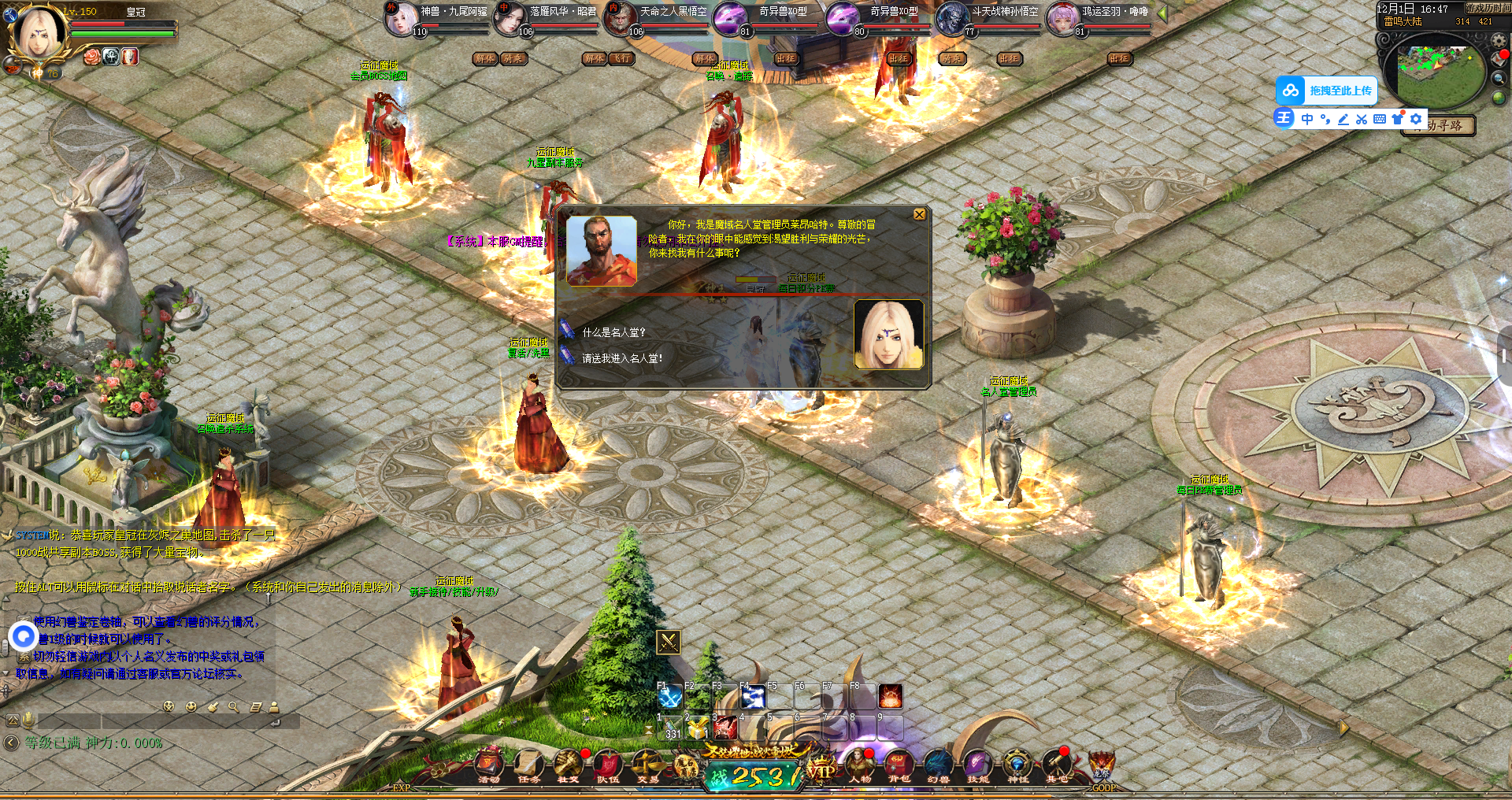Screen dimensions: 1512x800
Task: Open the 活动 events menu
Action: (x=489, y=765)
